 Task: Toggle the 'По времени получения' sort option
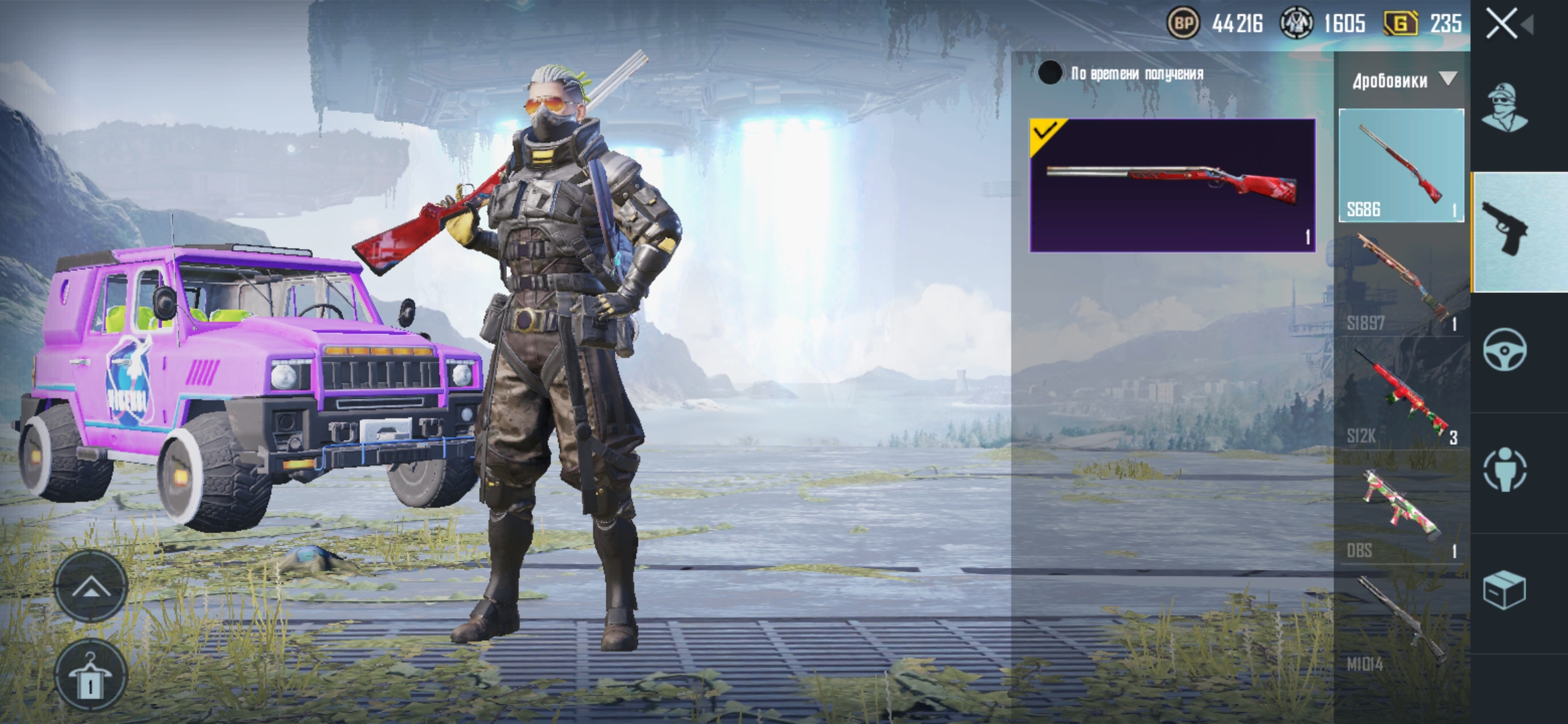[x=1050, y=73]
